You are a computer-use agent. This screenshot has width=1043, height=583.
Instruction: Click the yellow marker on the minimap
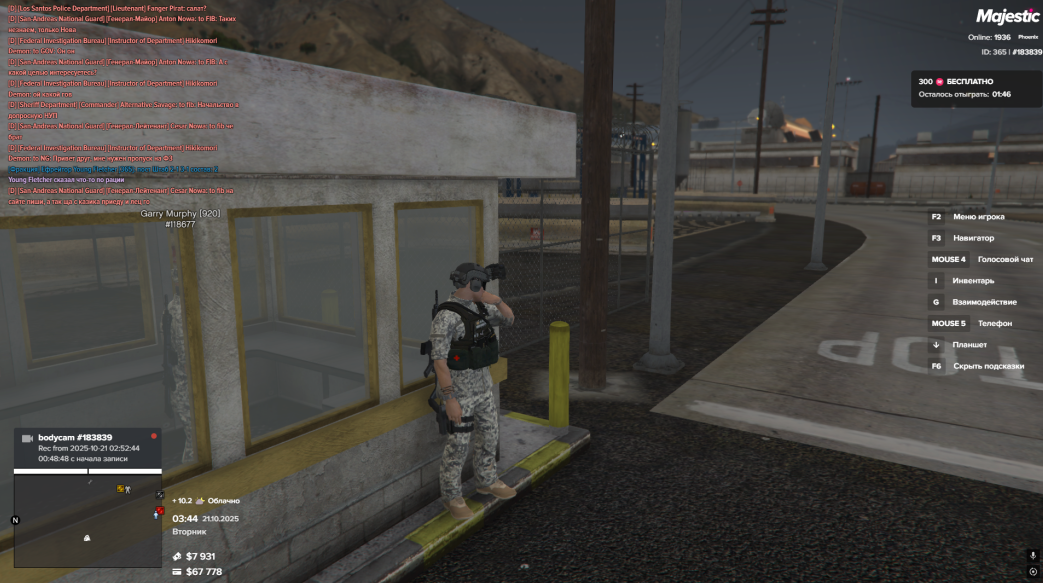(121, 488)
